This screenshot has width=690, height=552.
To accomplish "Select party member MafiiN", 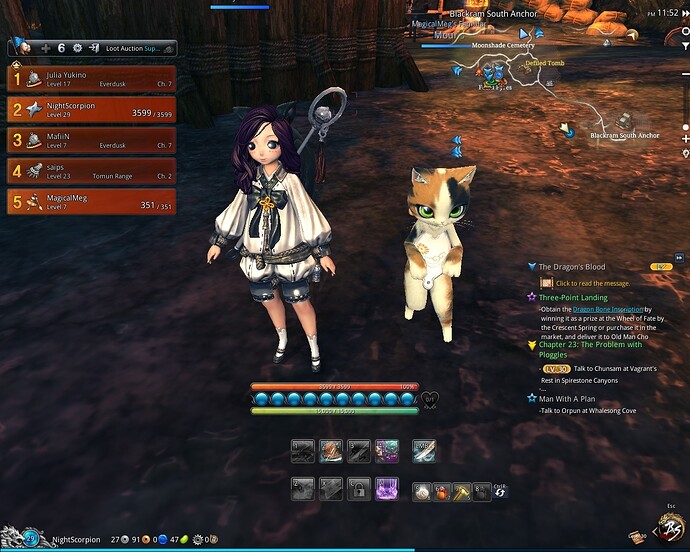I will click(x=90, y=140).
